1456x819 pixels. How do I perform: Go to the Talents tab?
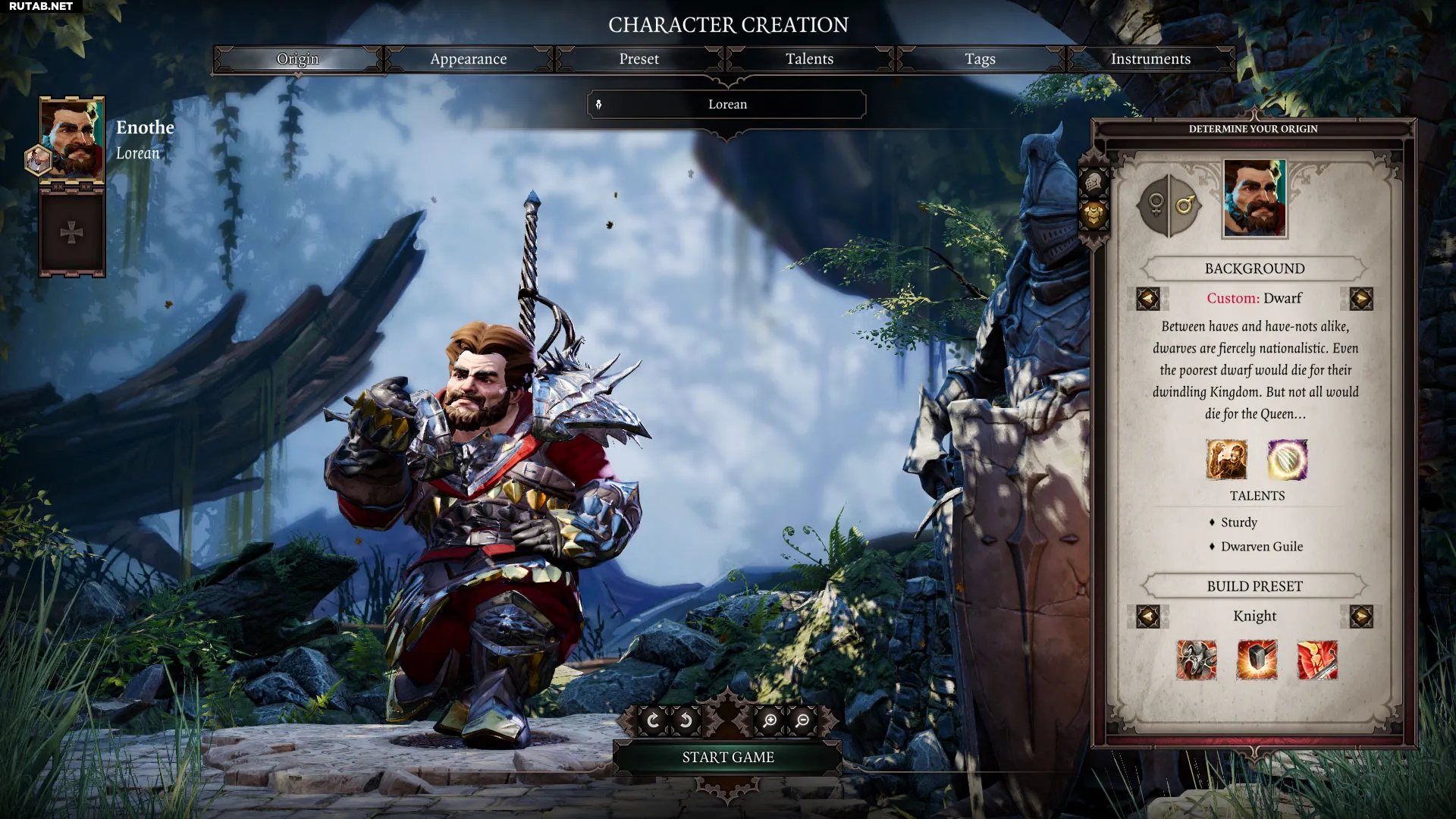pos(809,59)
